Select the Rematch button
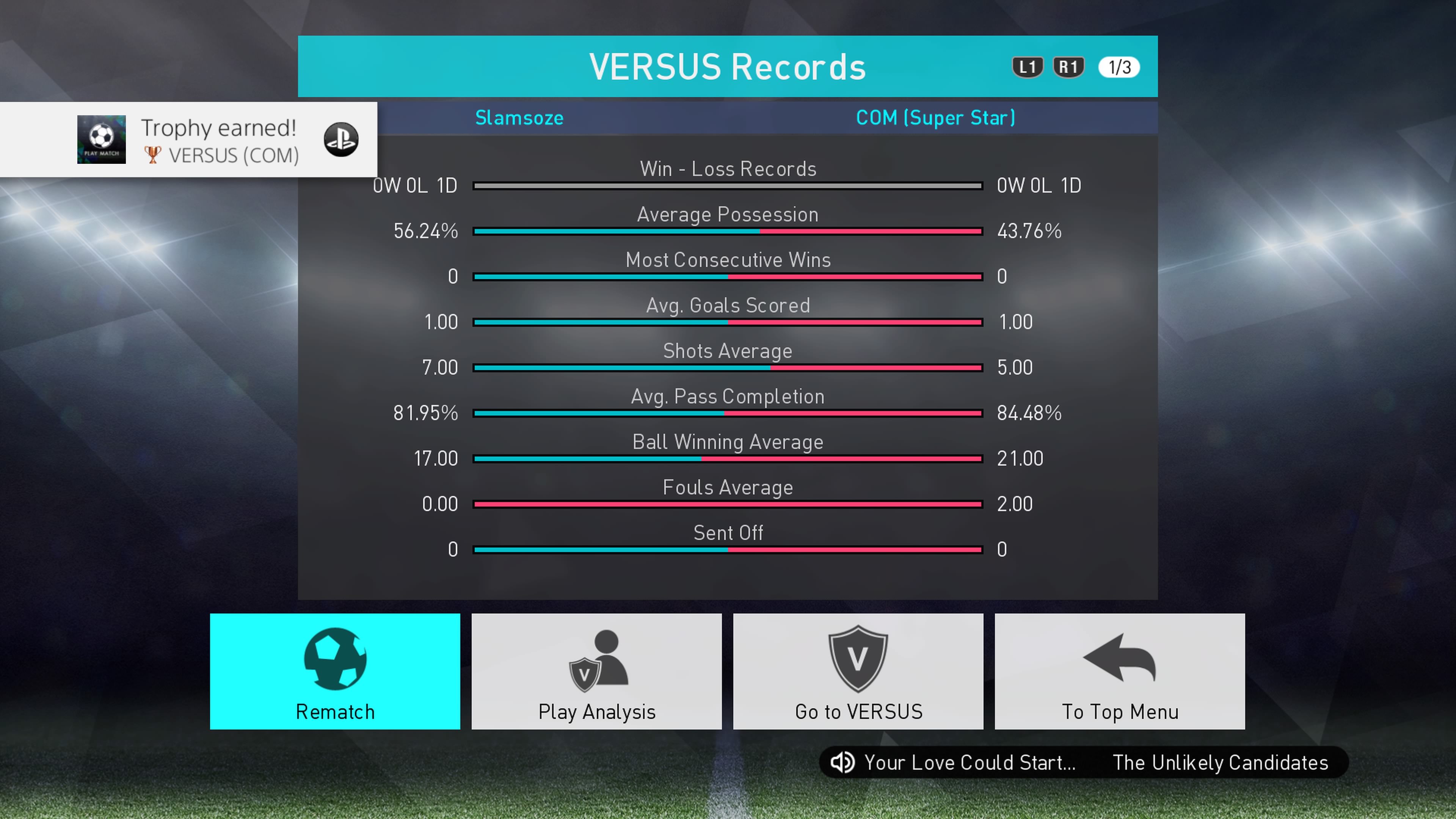The image size is (1456, 819). [334, 671]
